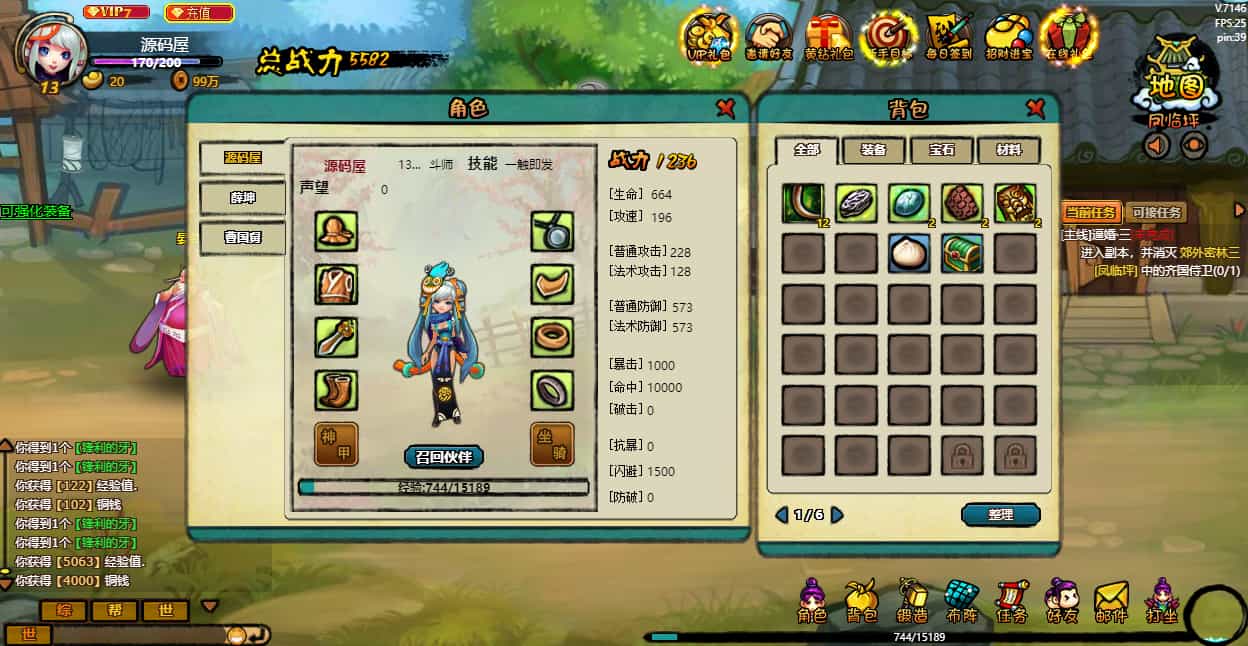Switch to the 可接任务 available quests tab
The image size is (1248, 646).
point(1155,212)
